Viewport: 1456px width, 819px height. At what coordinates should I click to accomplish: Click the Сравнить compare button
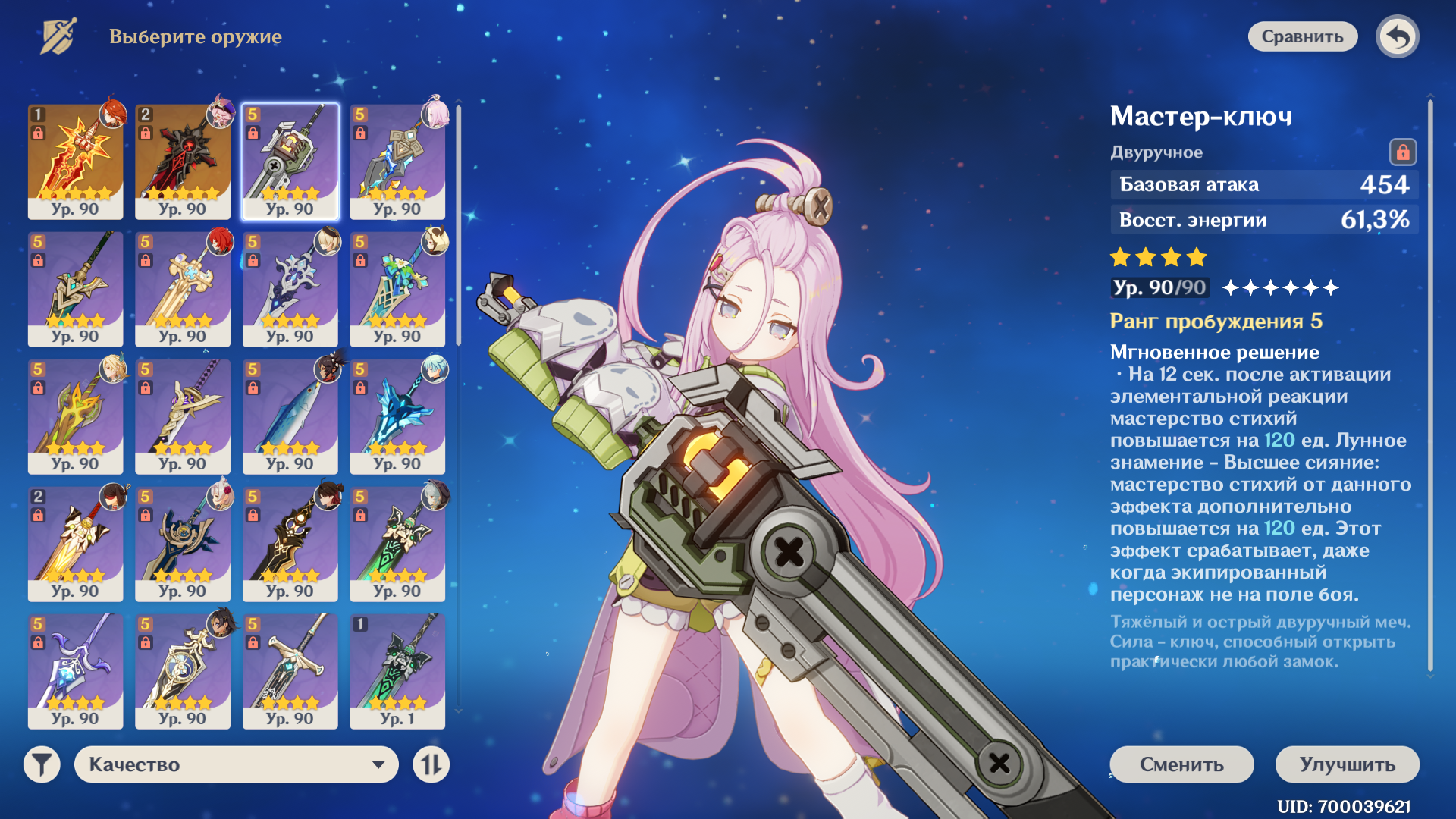point(1302,36)
